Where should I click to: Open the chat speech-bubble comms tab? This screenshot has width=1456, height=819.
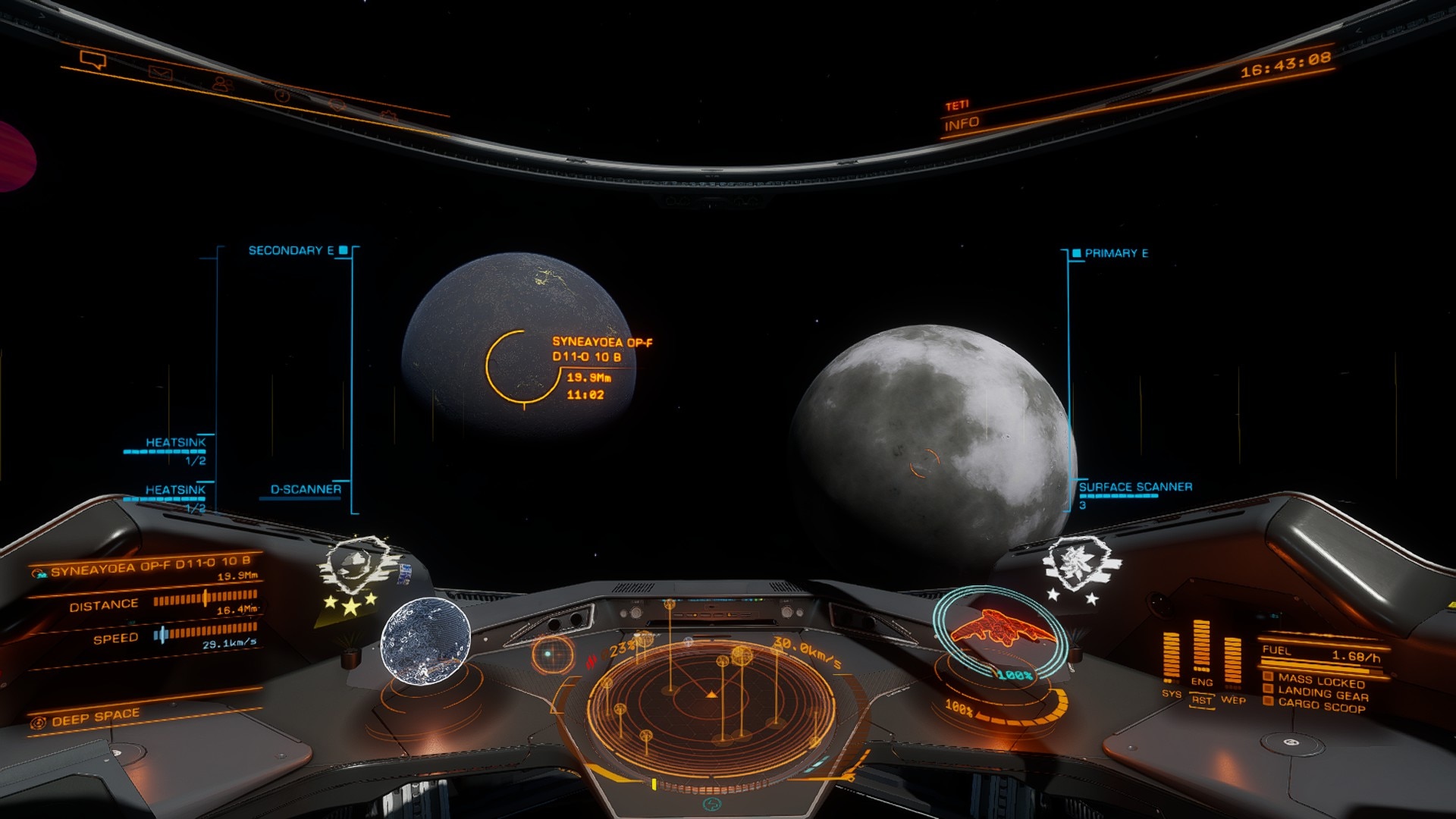point(93,59)
